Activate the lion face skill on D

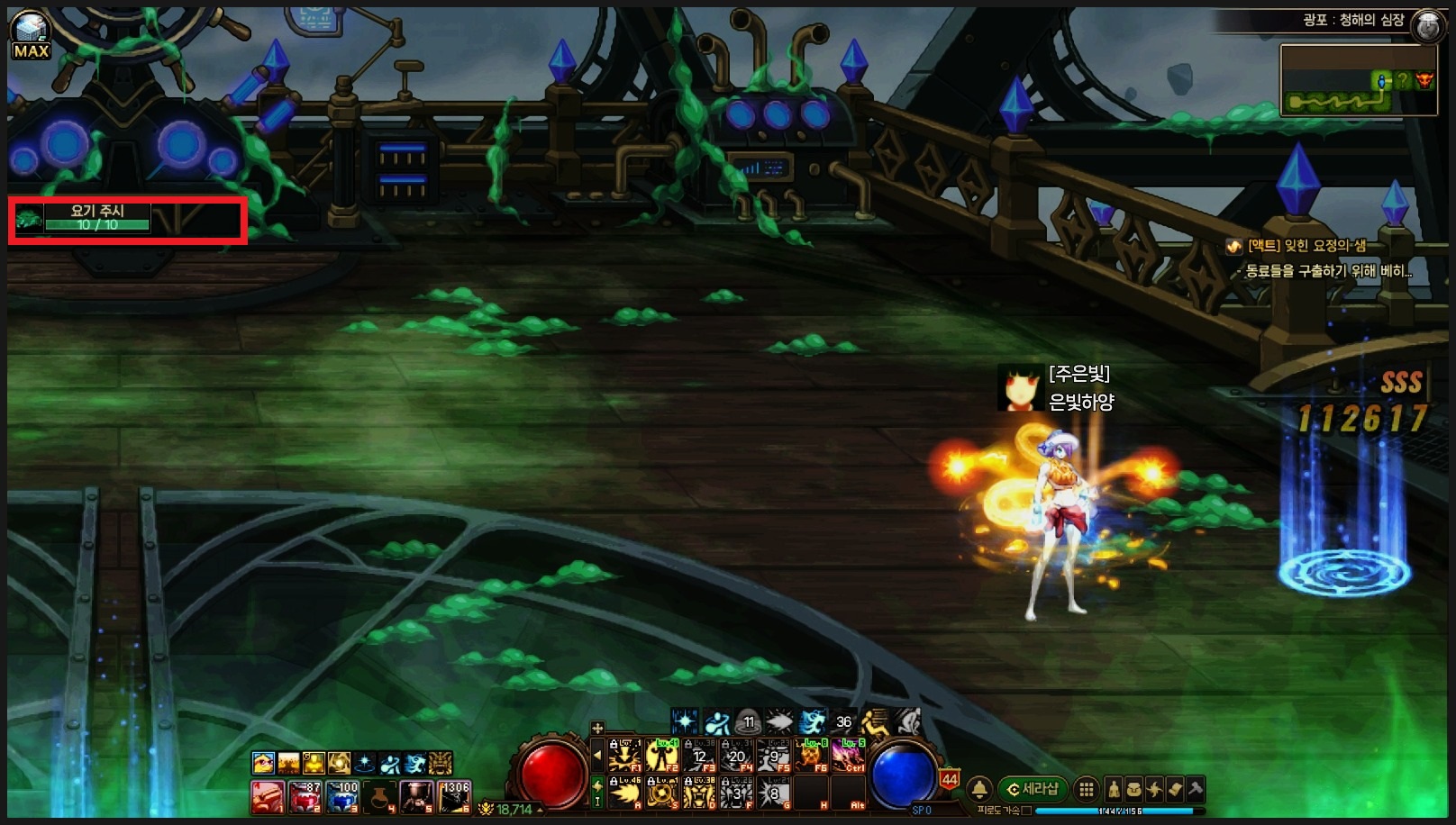tap(699, 793)
